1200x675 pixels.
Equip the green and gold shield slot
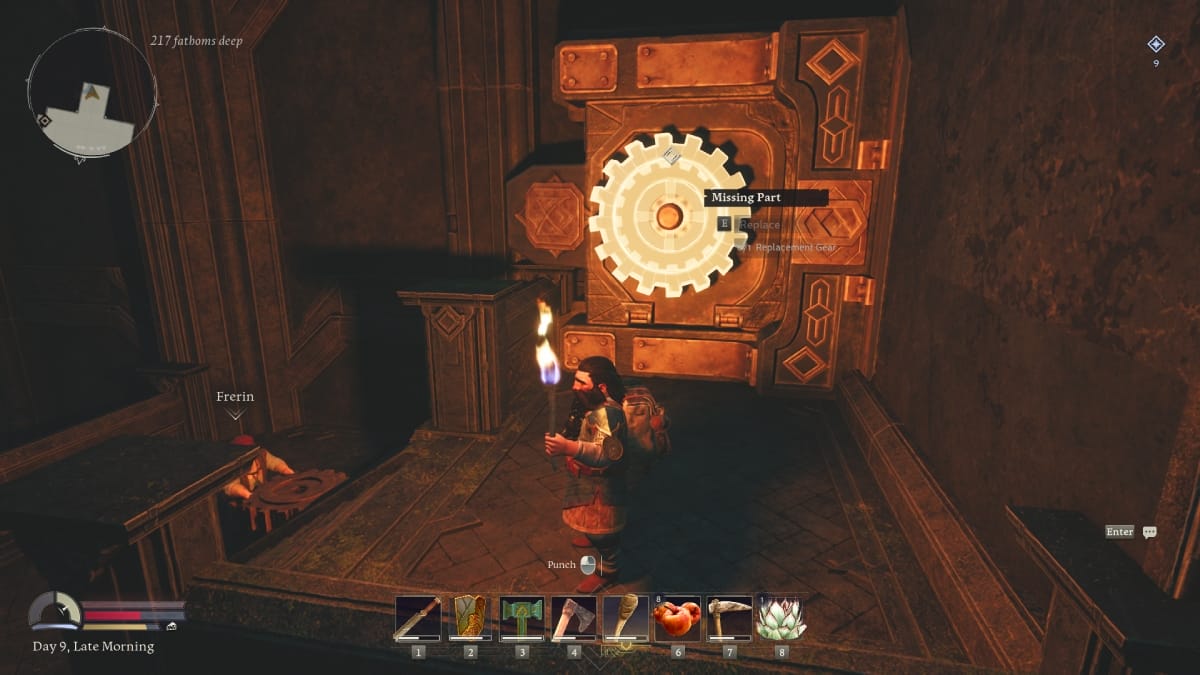pyautogui.click(x=469, y=618)
